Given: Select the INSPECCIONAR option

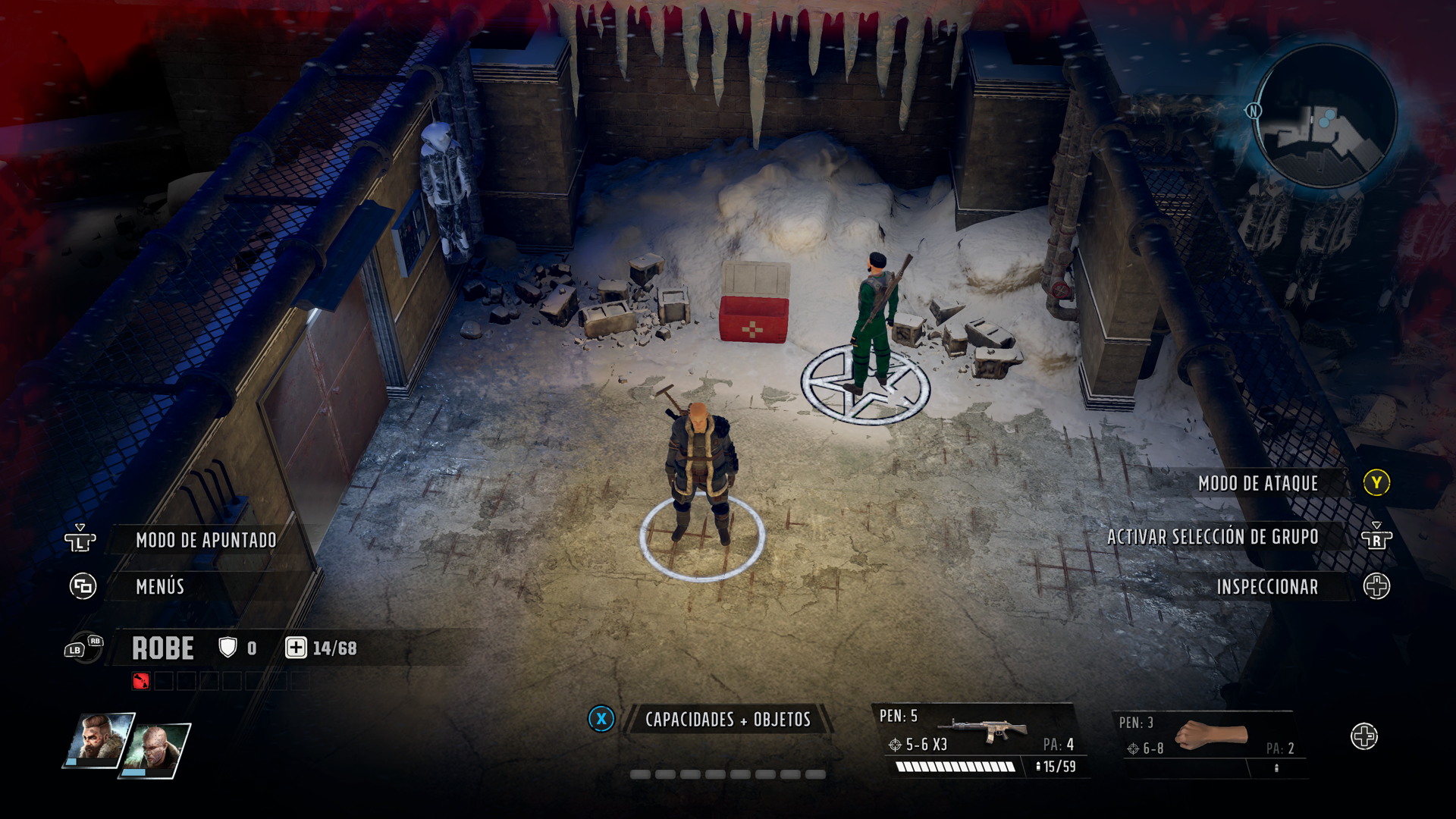Looking at the screenshot, I should (x=1266, y=586).
